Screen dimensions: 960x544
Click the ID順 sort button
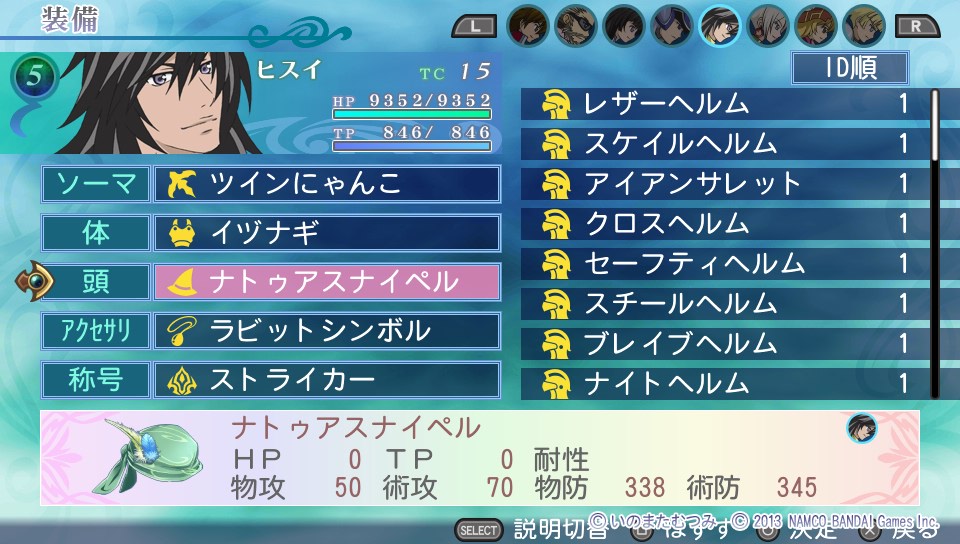(849, 68)
